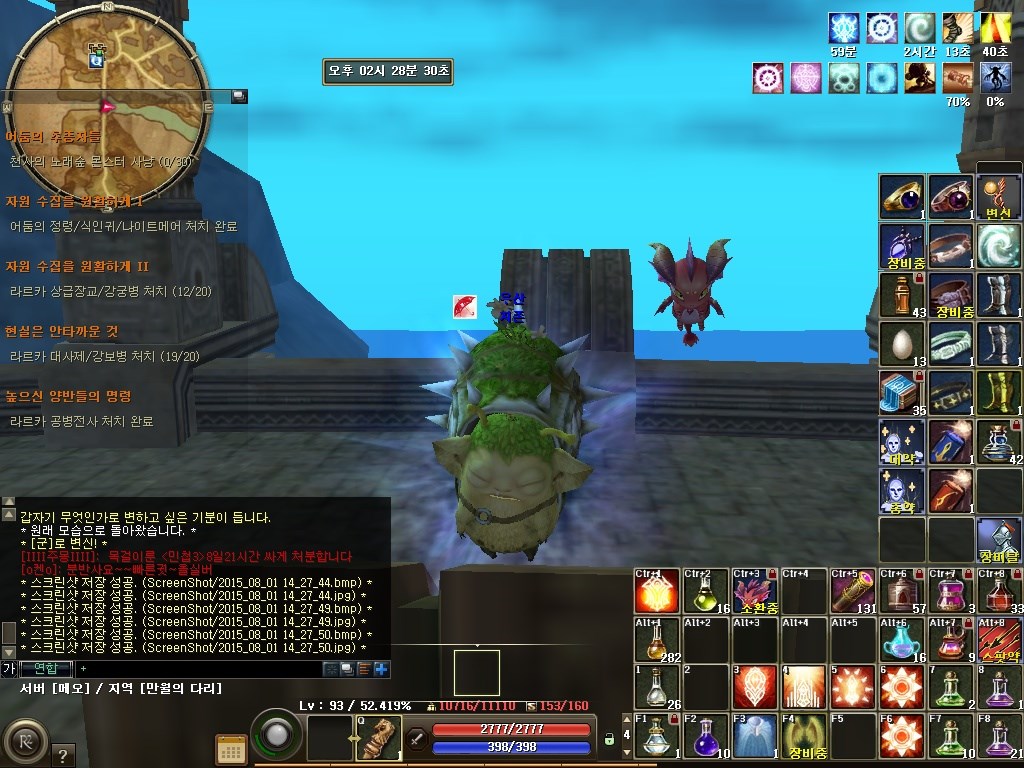Use the green potion in Ctrl+2 slot

coord(707,591)
